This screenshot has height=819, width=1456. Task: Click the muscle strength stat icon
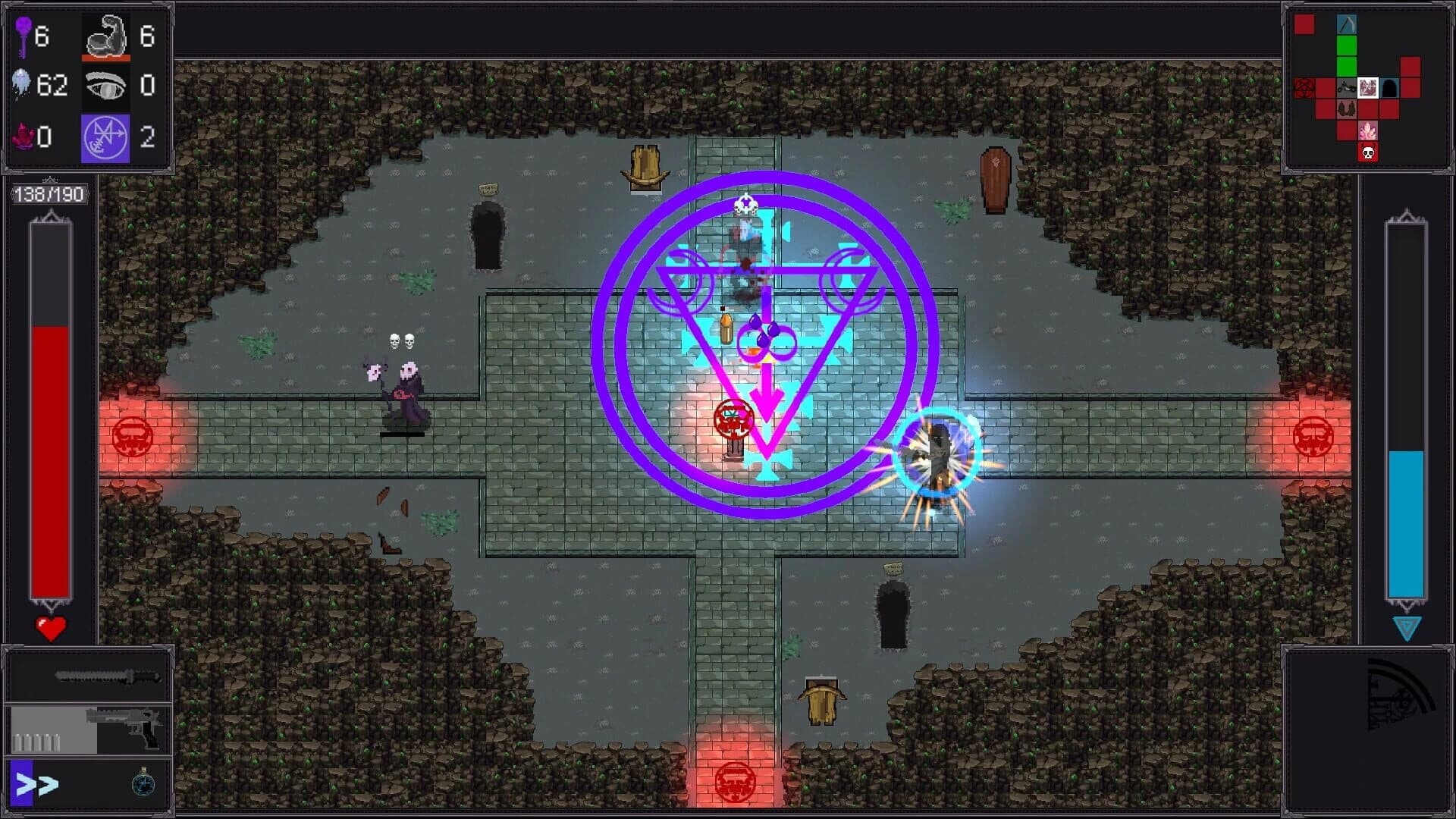[x=105, y=33]
